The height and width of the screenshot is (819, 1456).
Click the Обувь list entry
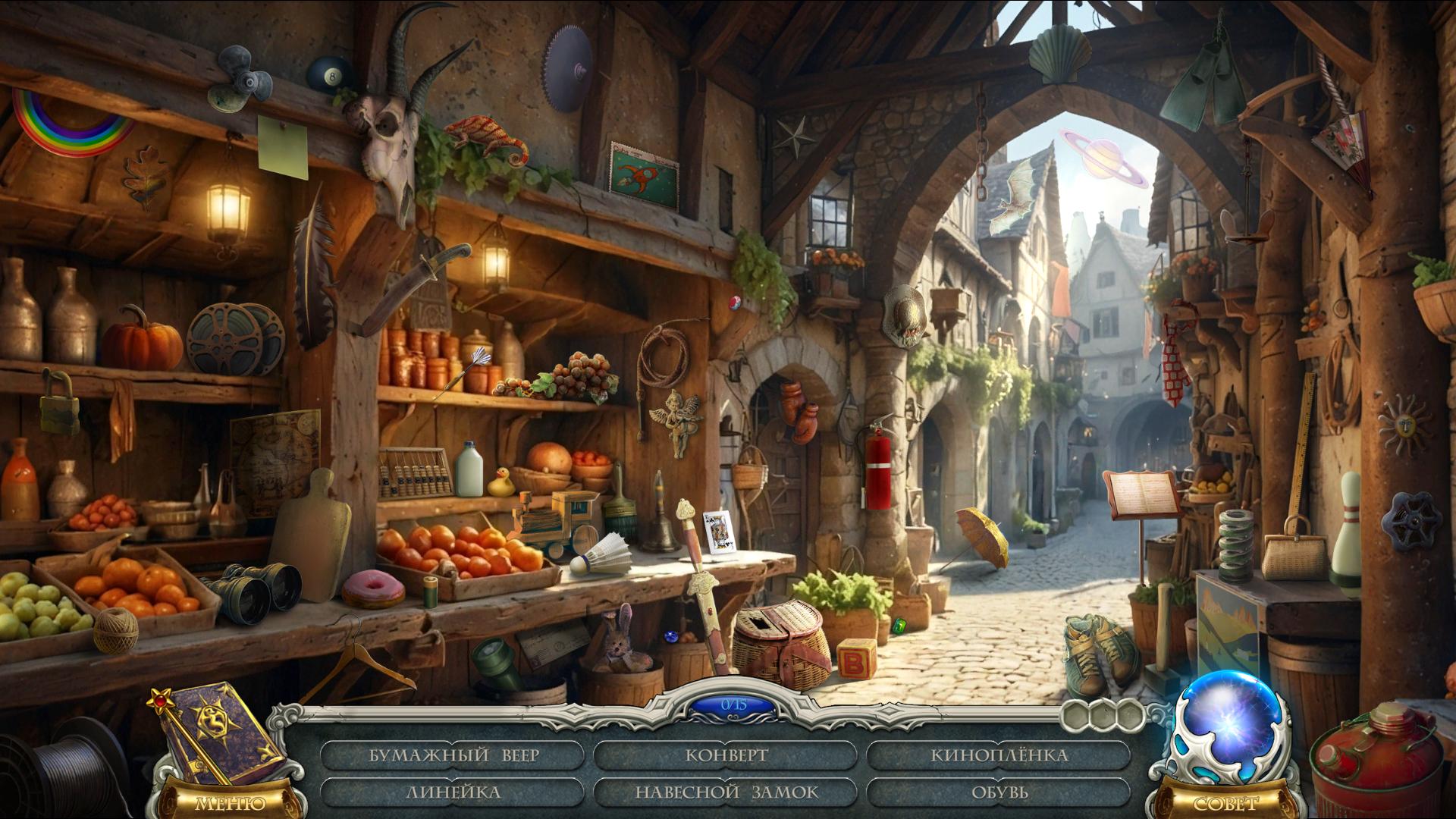click(x=999, y=792)
